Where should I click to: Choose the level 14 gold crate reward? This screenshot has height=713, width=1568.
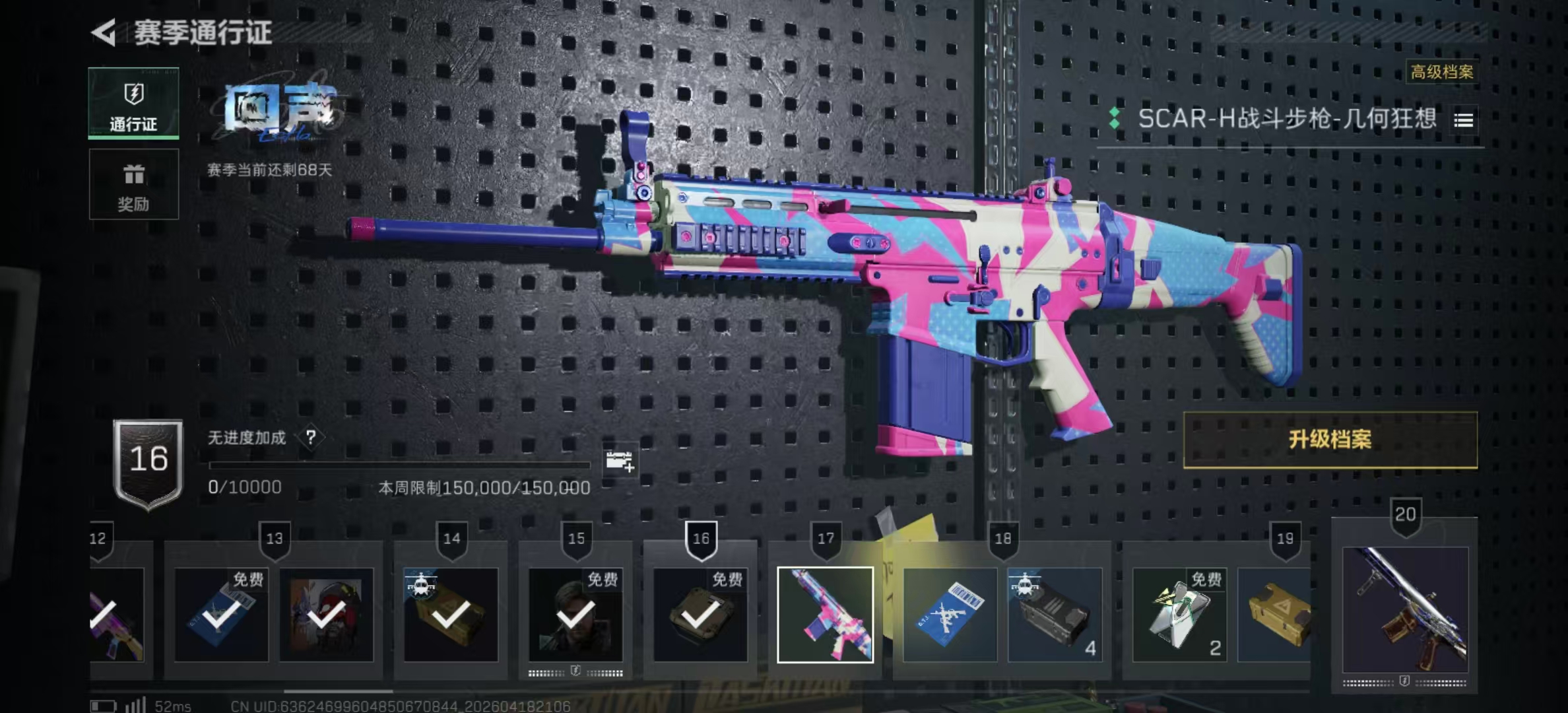[451, 615]
